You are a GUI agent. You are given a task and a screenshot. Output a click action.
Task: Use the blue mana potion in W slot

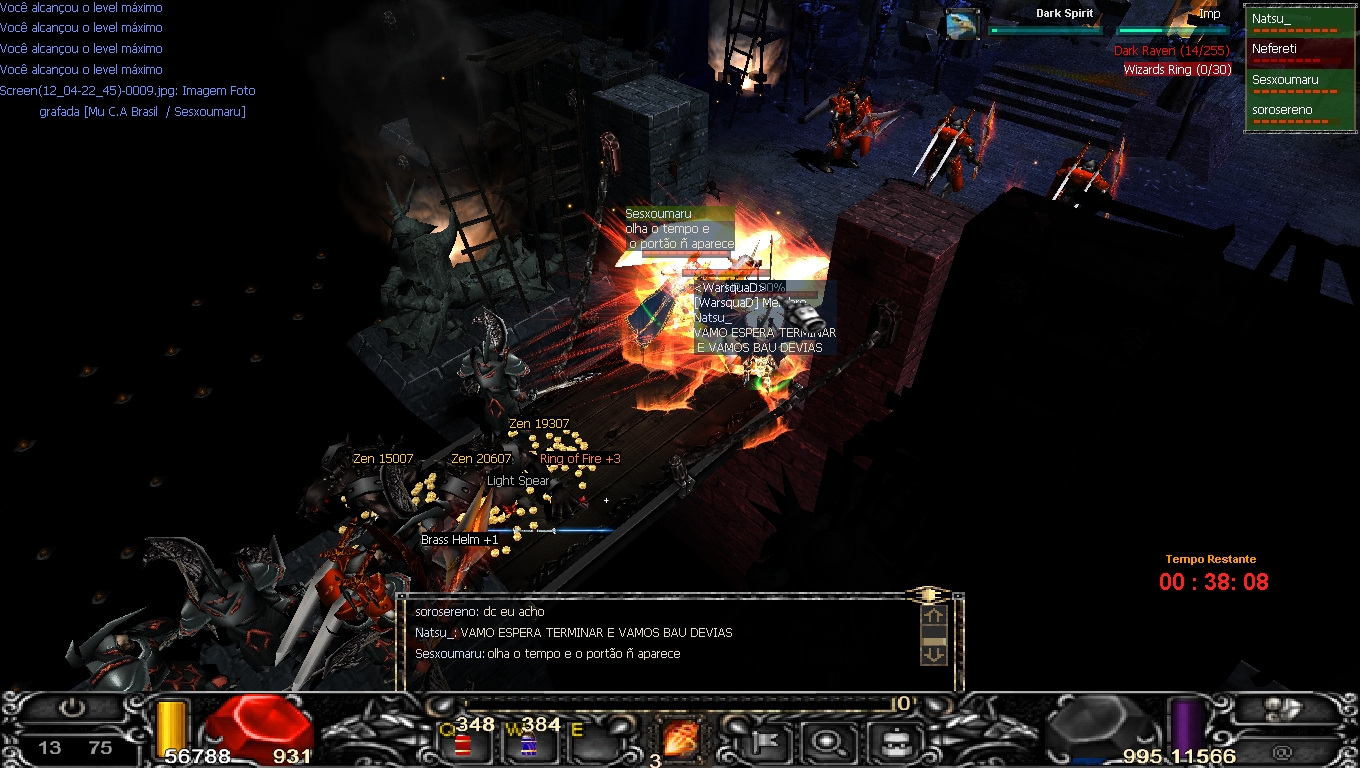(x=528, y=745)
